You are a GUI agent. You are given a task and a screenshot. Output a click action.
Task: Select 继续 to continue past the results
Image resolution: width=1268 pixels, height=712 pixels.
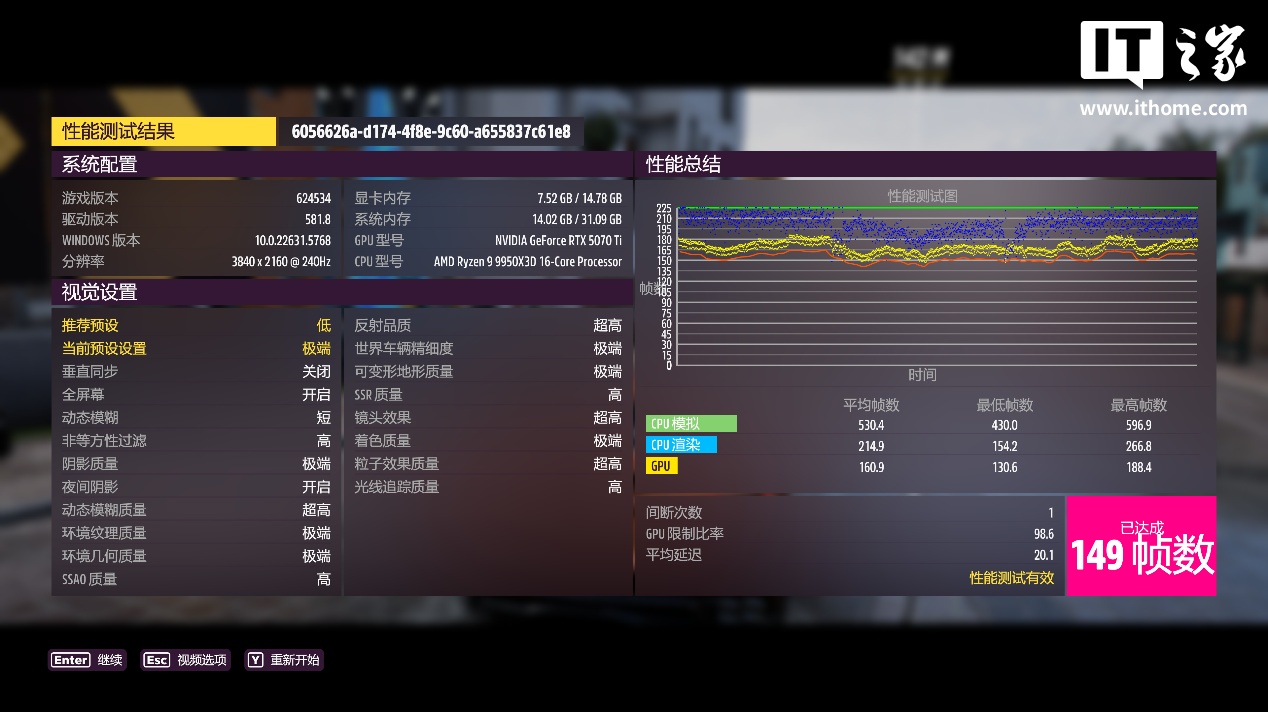coord(88,660)
